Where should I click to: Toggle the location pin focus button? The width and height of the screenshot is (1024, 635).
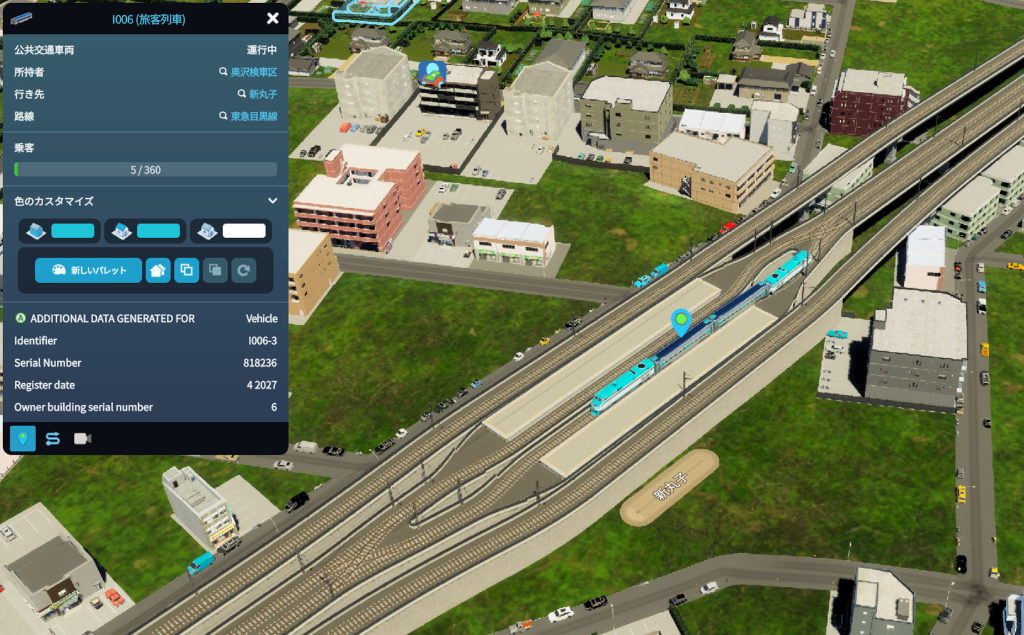point(23,438)
